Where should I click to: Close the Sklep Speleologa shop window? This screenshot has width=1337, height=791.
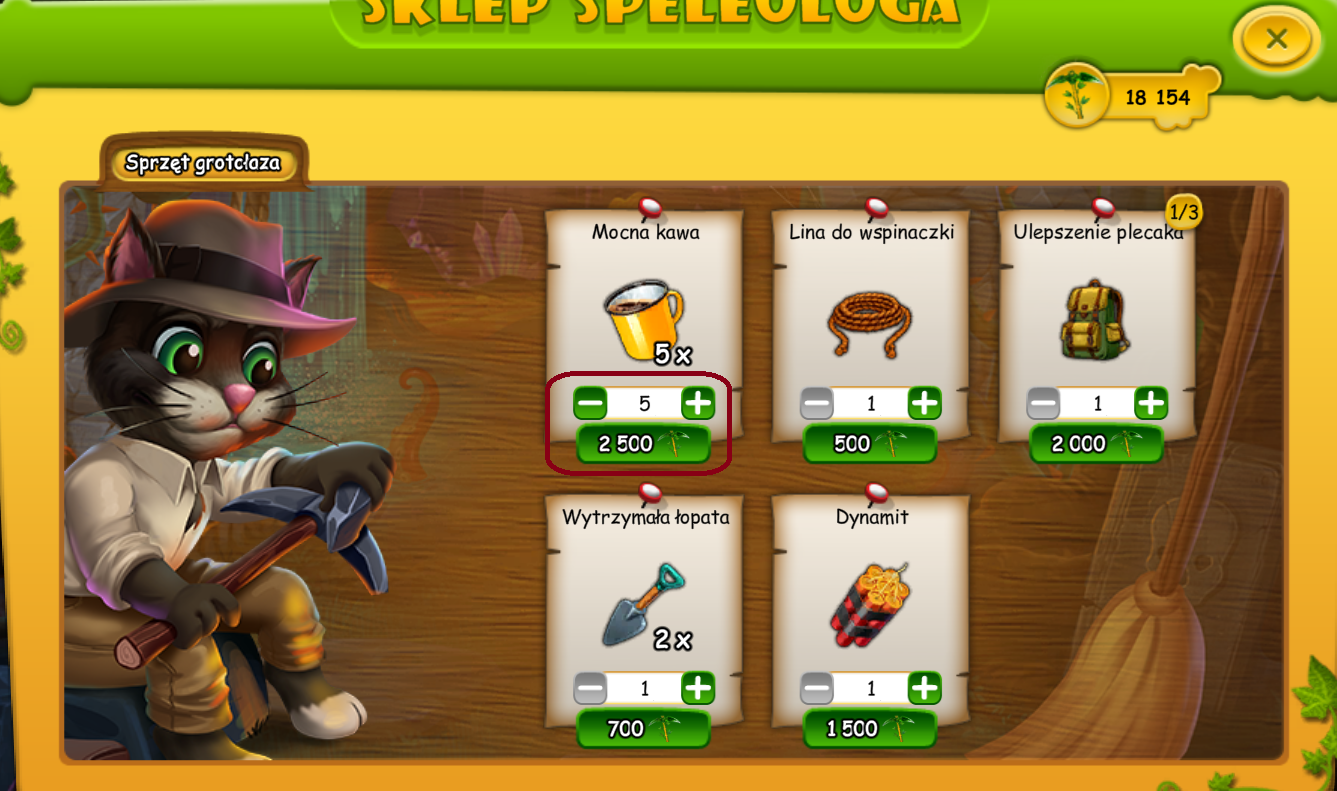pyautogui.click(x=1275, y=40)
